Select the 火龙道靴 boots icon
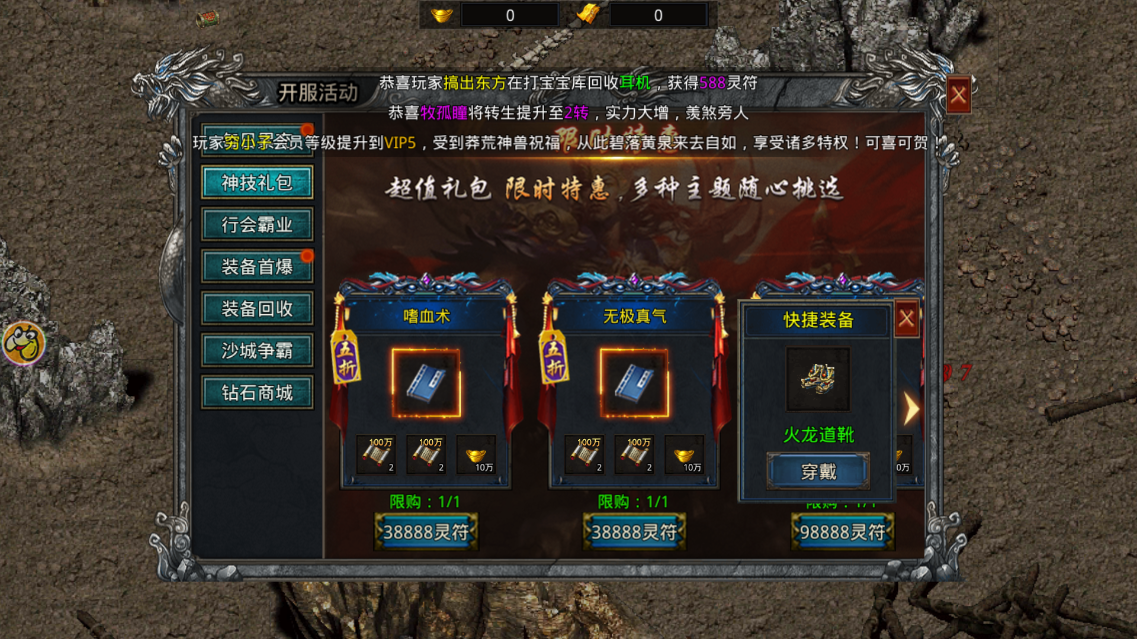 (x=818, y=379)
